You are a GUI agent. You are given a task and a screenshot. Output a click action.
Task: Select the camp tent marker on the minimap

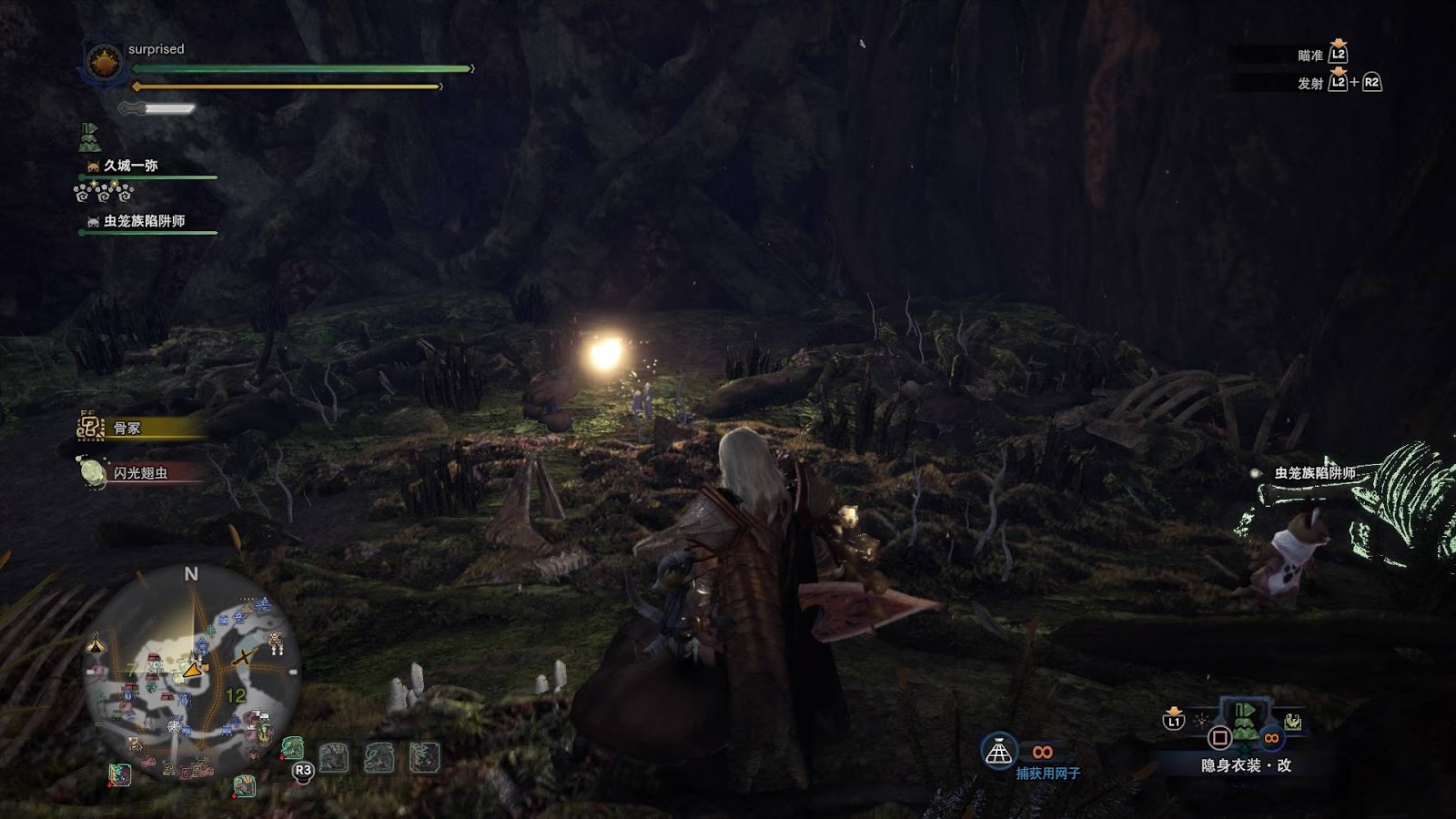coord(96,644)
